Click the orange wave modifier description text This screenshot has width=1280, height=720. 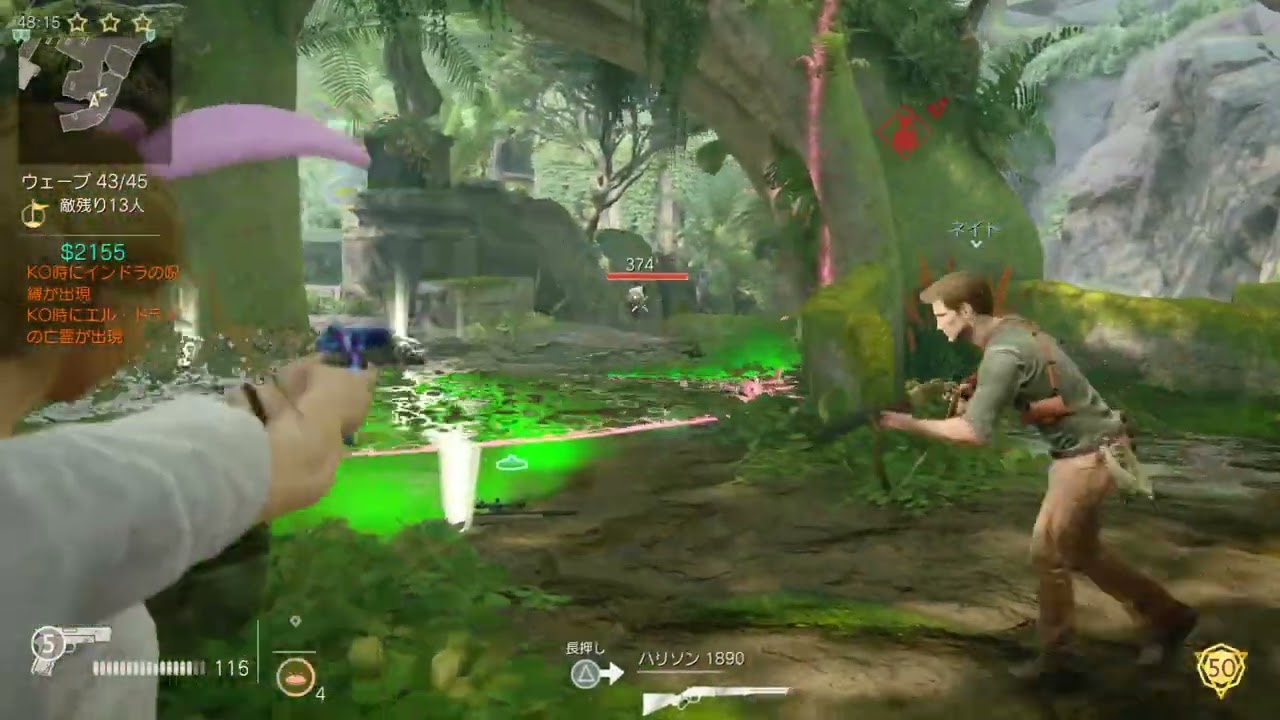(x=102, y=304)
